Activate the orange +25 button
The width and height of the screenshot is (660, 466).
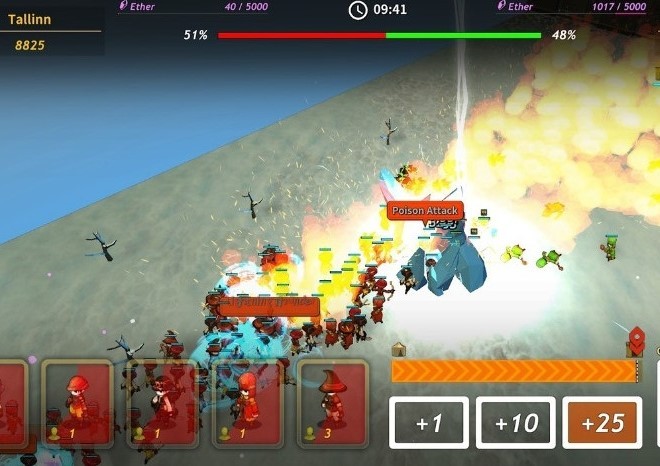[x=602, y=423]
